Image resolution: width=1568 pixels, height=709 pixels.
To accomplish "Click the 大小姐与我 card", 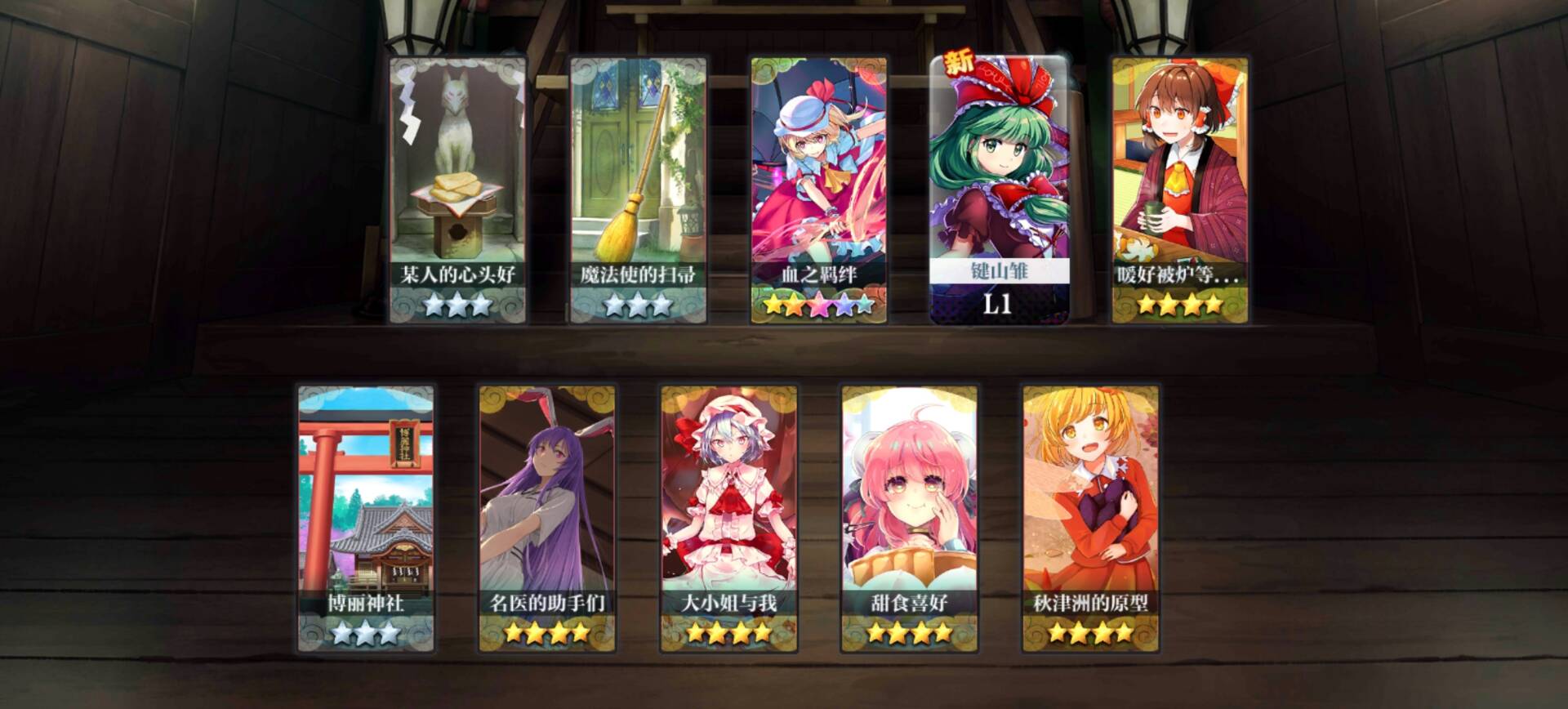I will click(728, 519).
